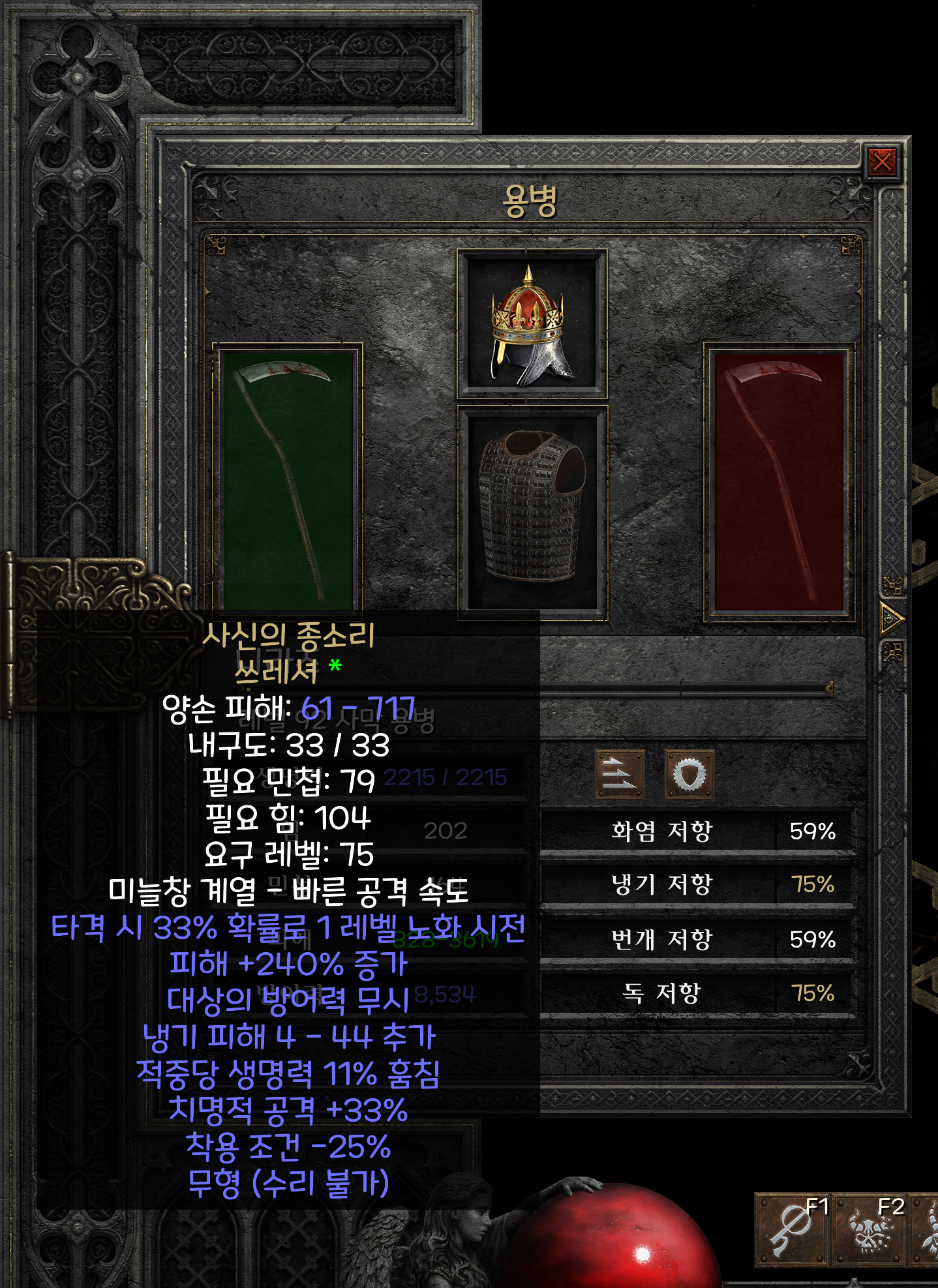This screenshot has height=1288, width=938.
Task: Pick up the scythe in the green weapon slot
Action: click(x=288, y=479)
